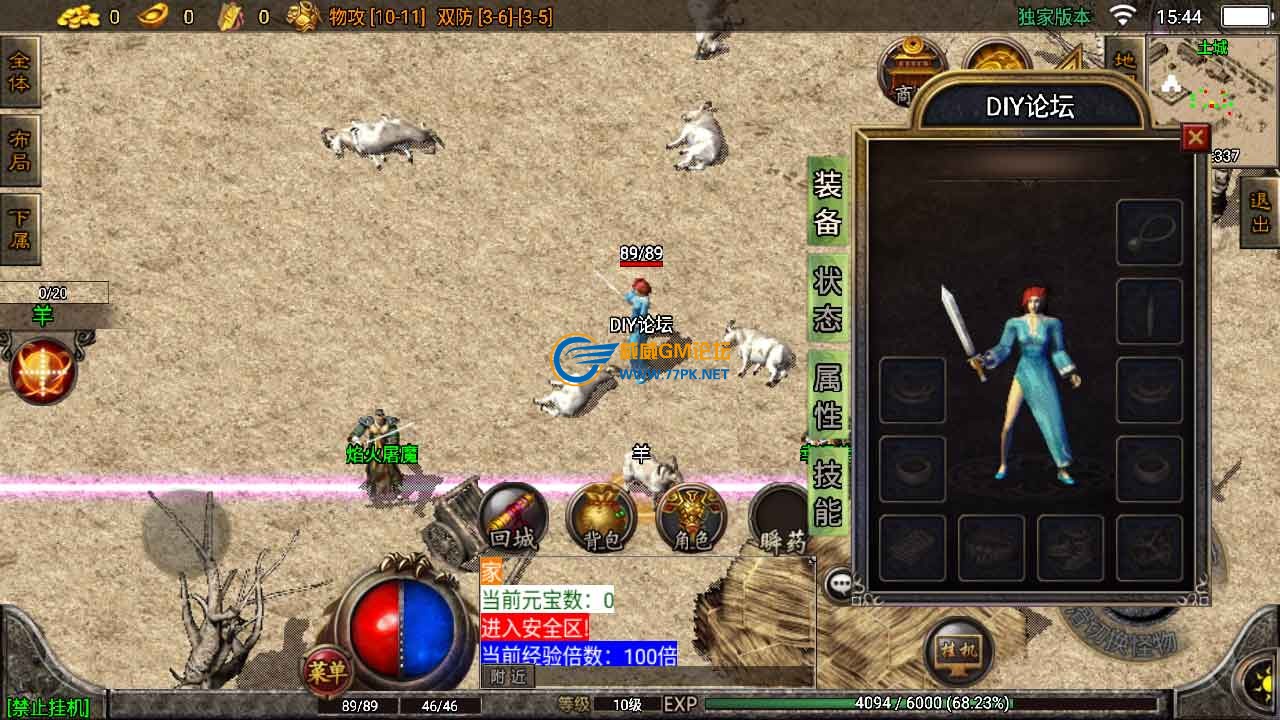This screenshot has width=1280, height=720.
Task: Switch to the 装备 equipment tab
Action: tap(827, 202)
